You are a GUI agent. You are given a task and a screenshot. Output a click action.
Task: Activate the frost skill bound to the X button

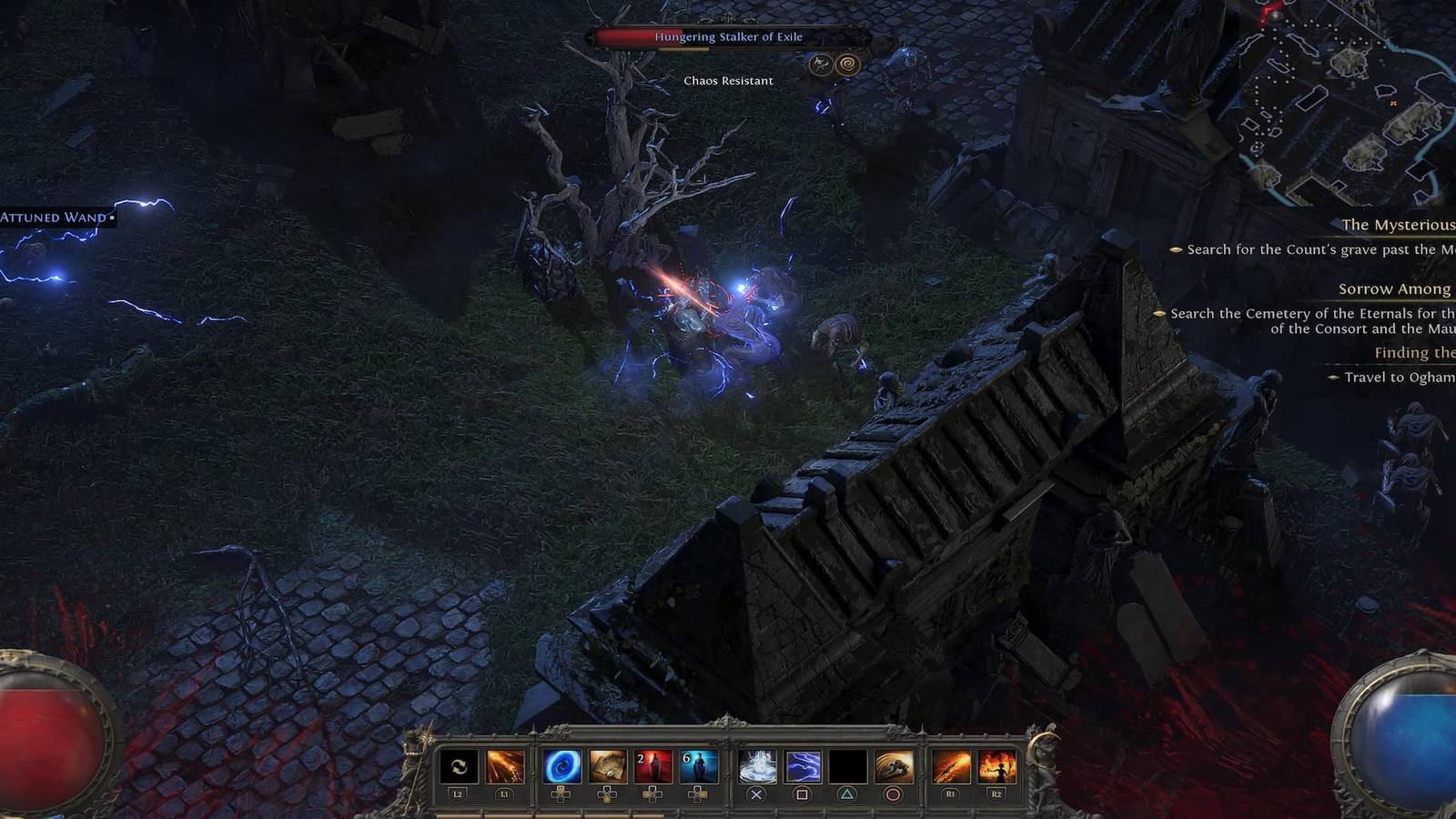tap(758, 767)
